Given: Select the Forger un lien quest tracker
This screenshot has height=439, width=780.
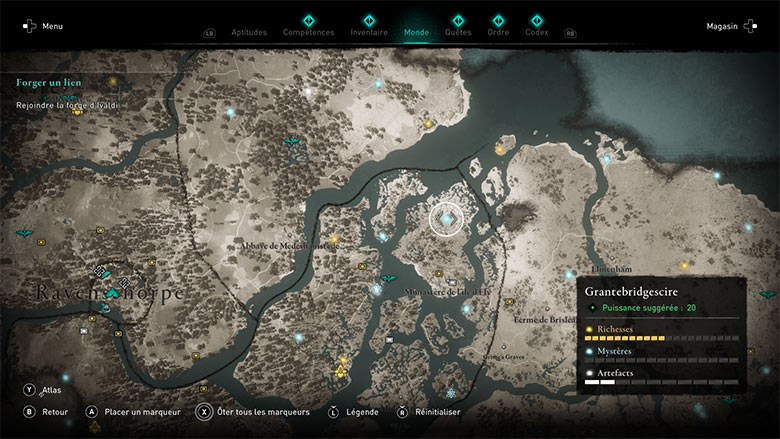Looking at the screenshot, I should (x=49, y=83).
